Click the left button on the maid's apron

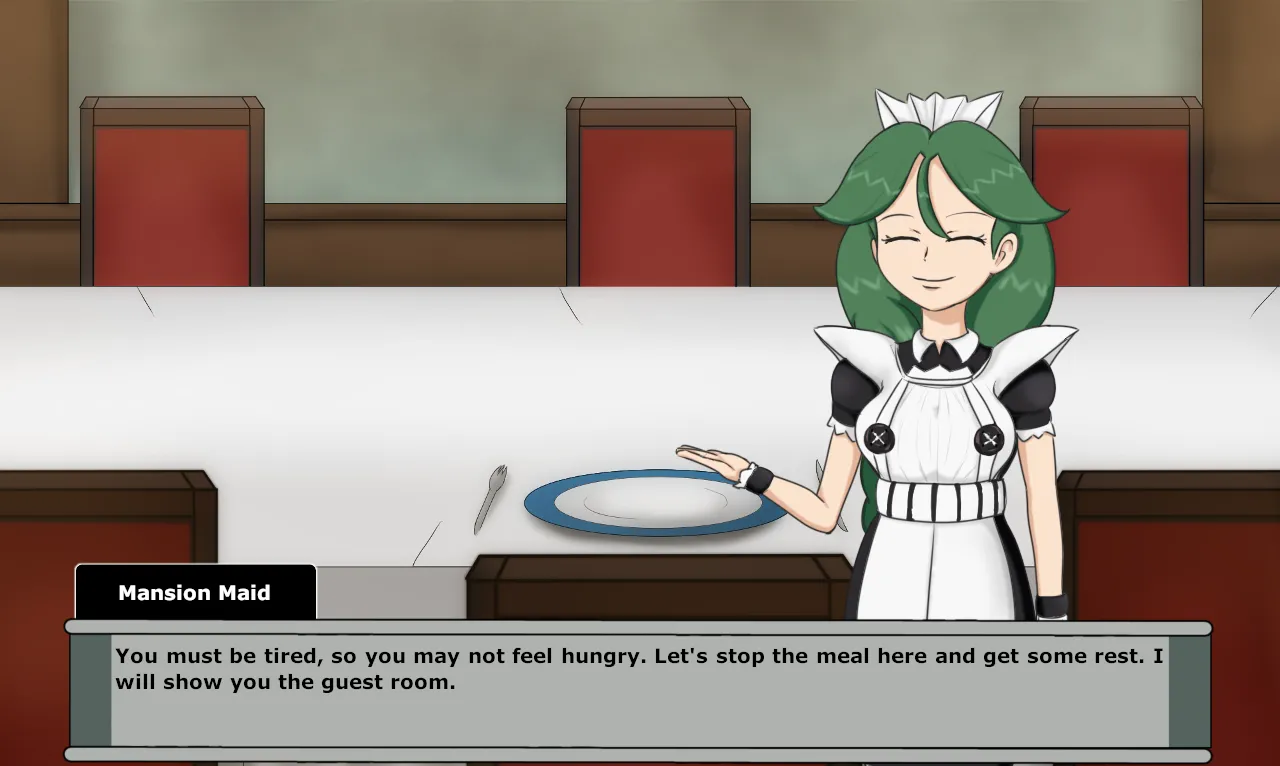tap(879, 437)
